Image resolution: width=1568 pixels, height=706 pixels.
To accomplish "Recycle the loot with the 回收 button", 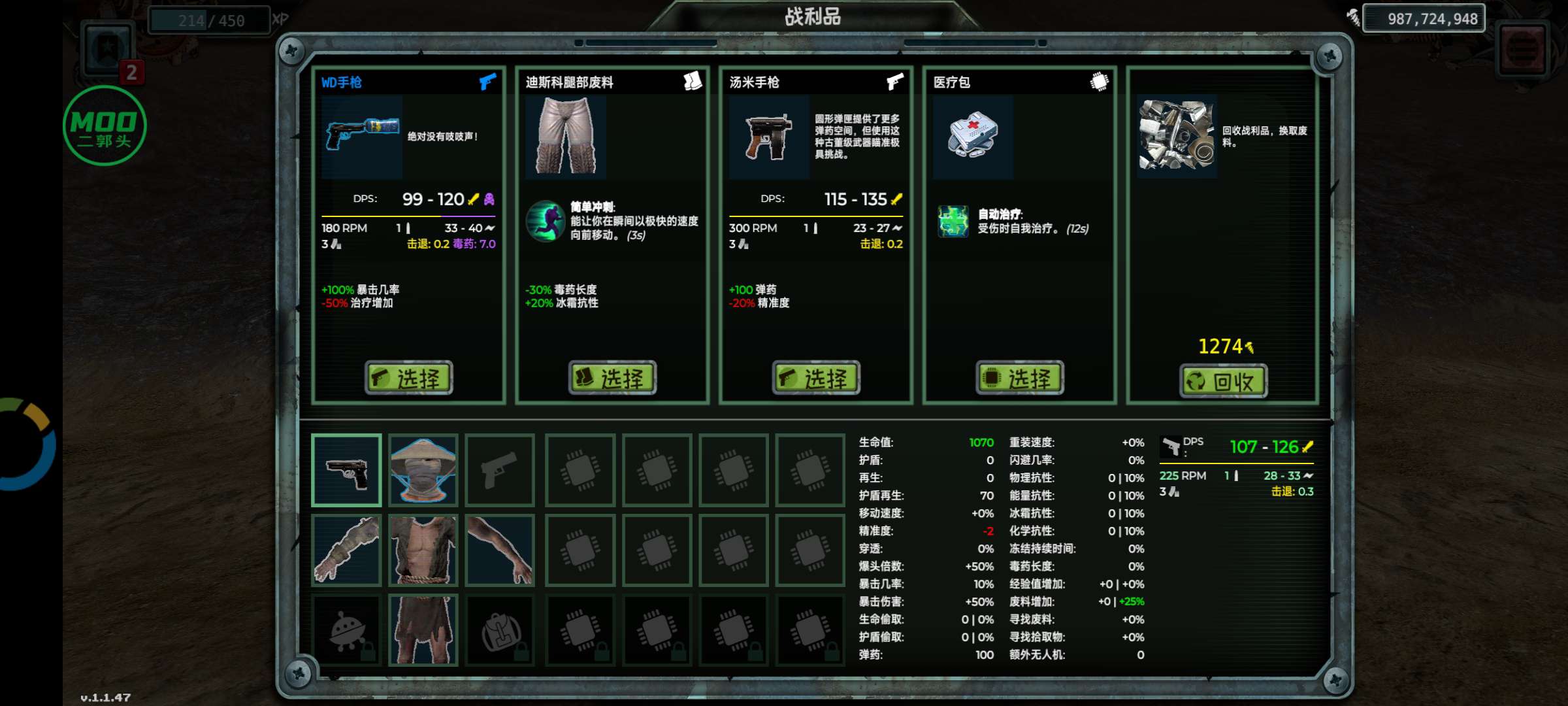I will tap(1224, 381).
